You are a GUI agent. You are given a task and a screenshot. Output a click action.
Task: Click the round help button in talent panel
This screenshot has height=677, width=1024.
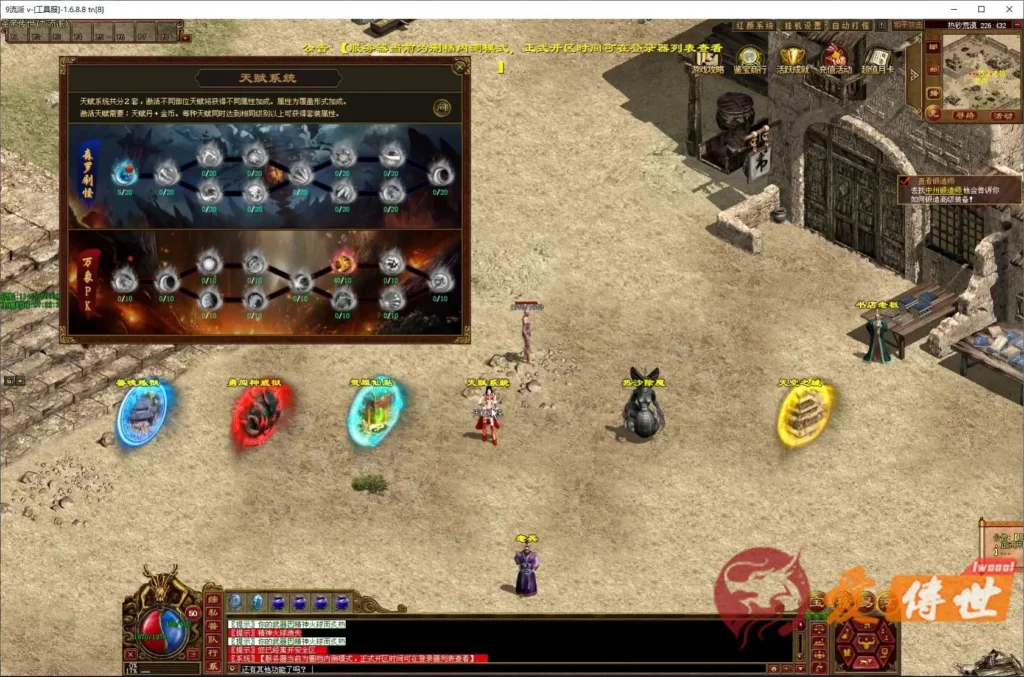[x=442, y=107]
